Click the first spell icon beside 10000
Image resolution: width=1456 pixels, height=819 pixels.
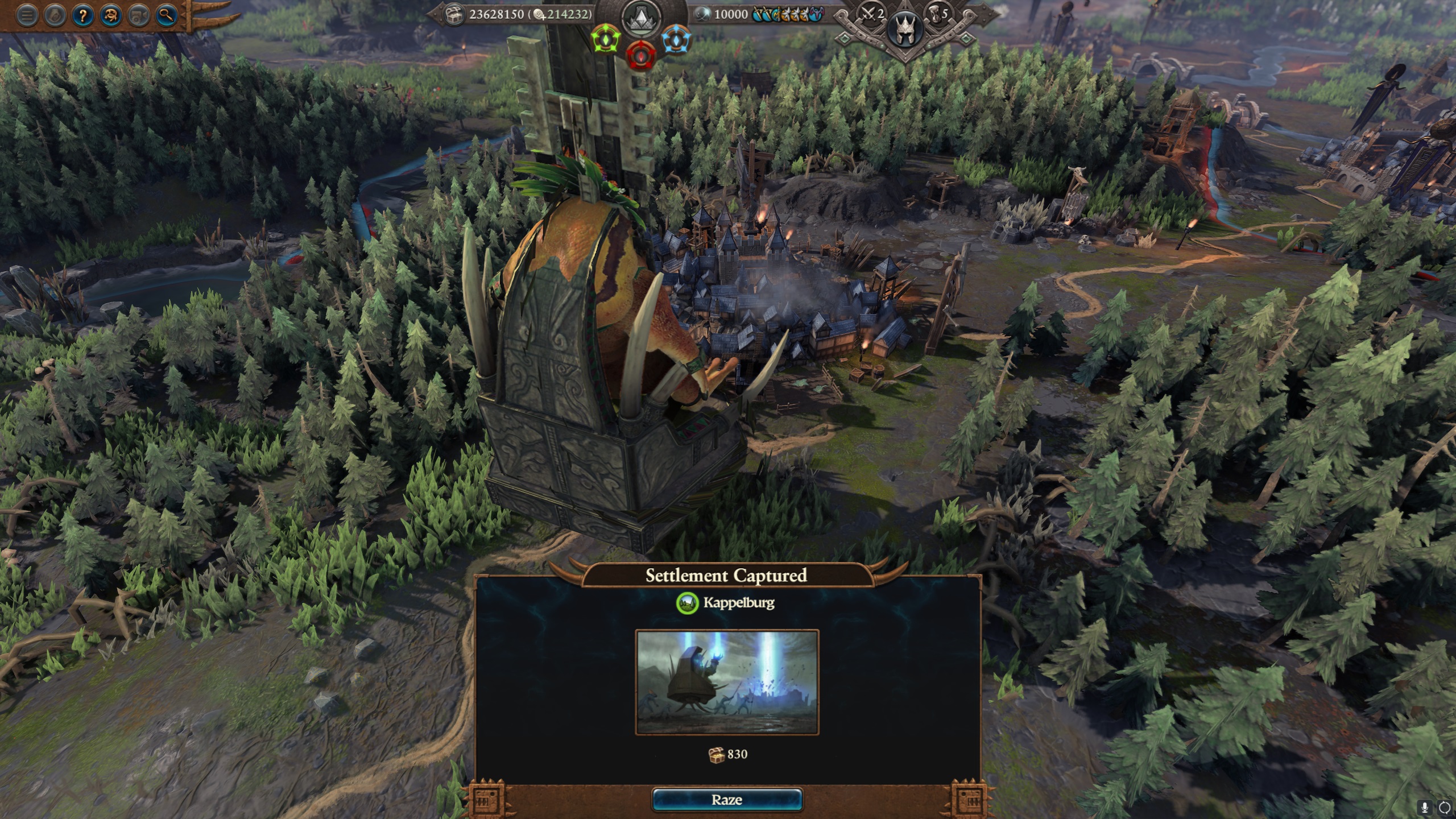(x=757, y=15)
